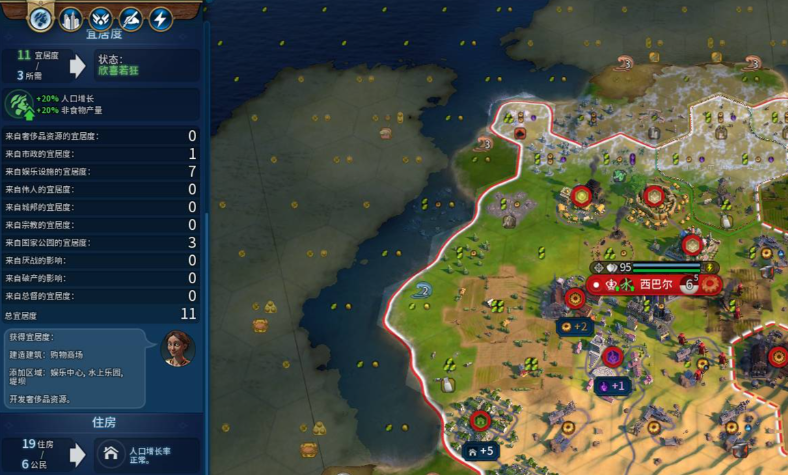Open the buildings tab with skyscraper icon
788x475 pixels.
[x=71, y=18]
